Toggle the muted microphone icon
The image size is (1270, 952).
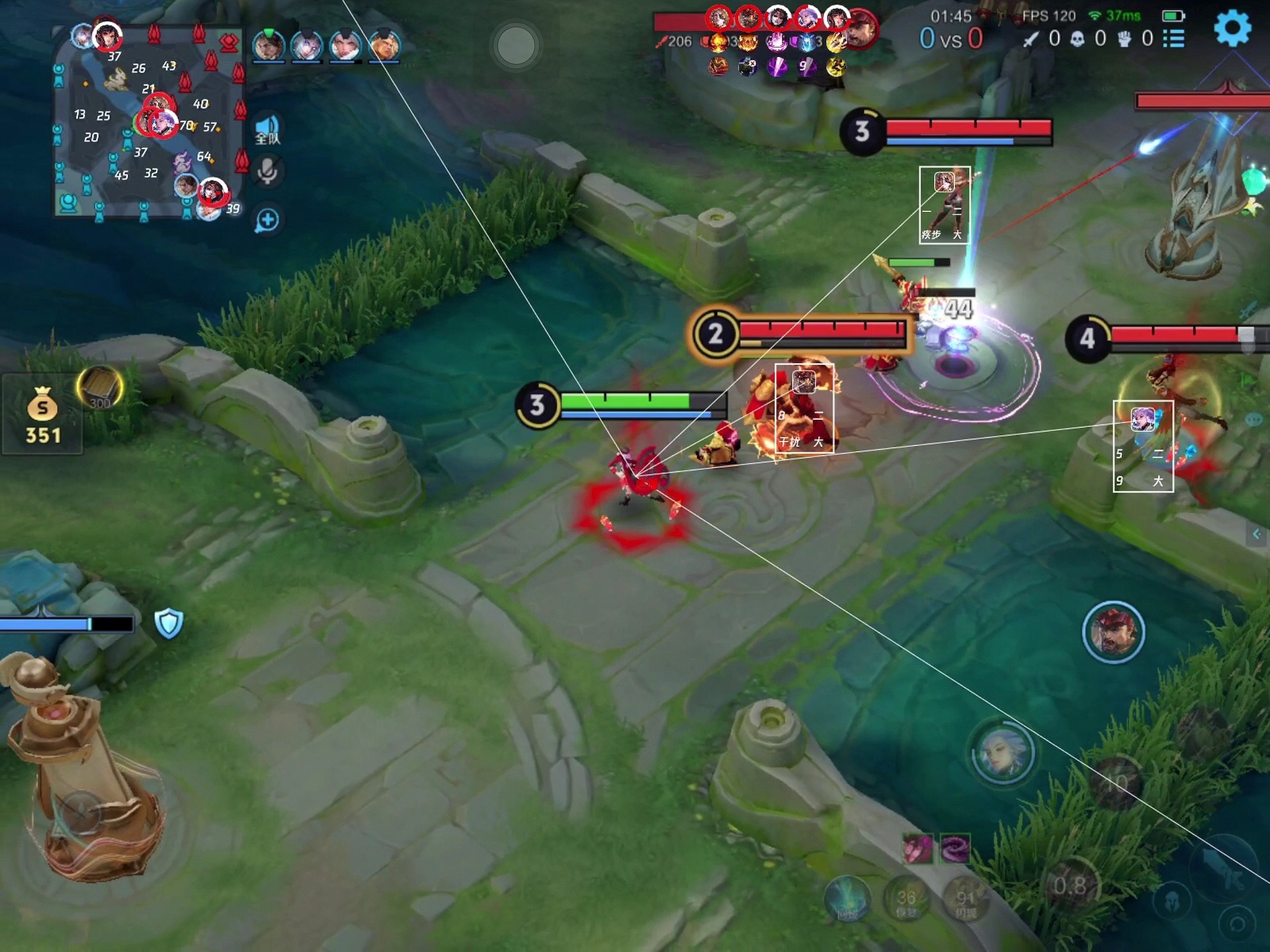tap(267, 171)
